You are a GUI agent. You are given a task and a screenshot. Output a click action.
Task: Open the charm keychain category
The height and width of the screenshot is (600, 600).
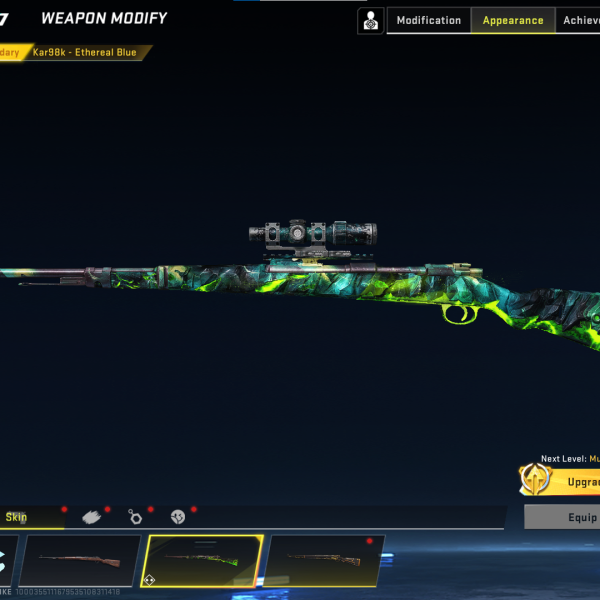point(135,517)
